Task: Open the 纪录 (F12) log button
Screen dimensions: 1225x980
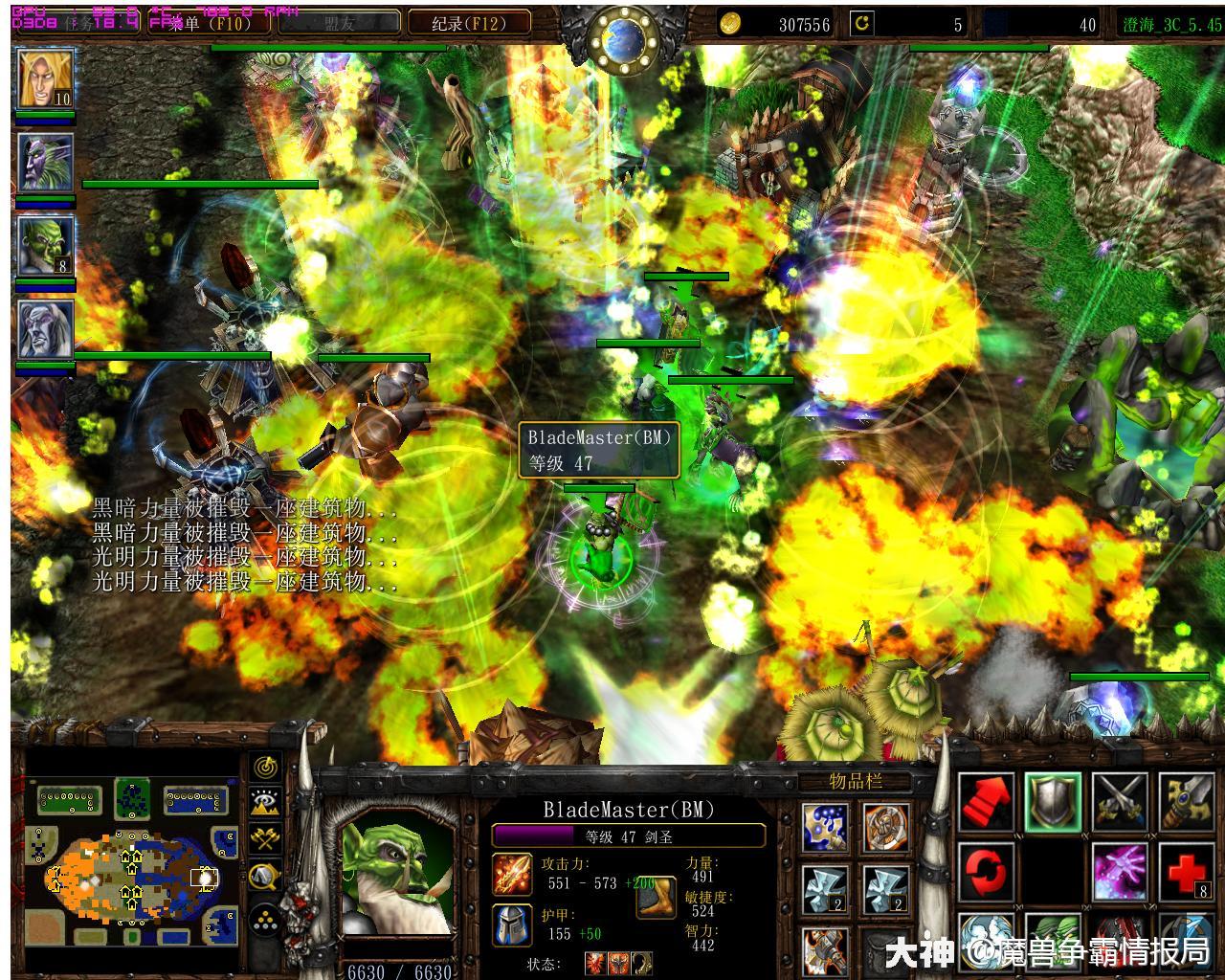Action: [469, 23]
